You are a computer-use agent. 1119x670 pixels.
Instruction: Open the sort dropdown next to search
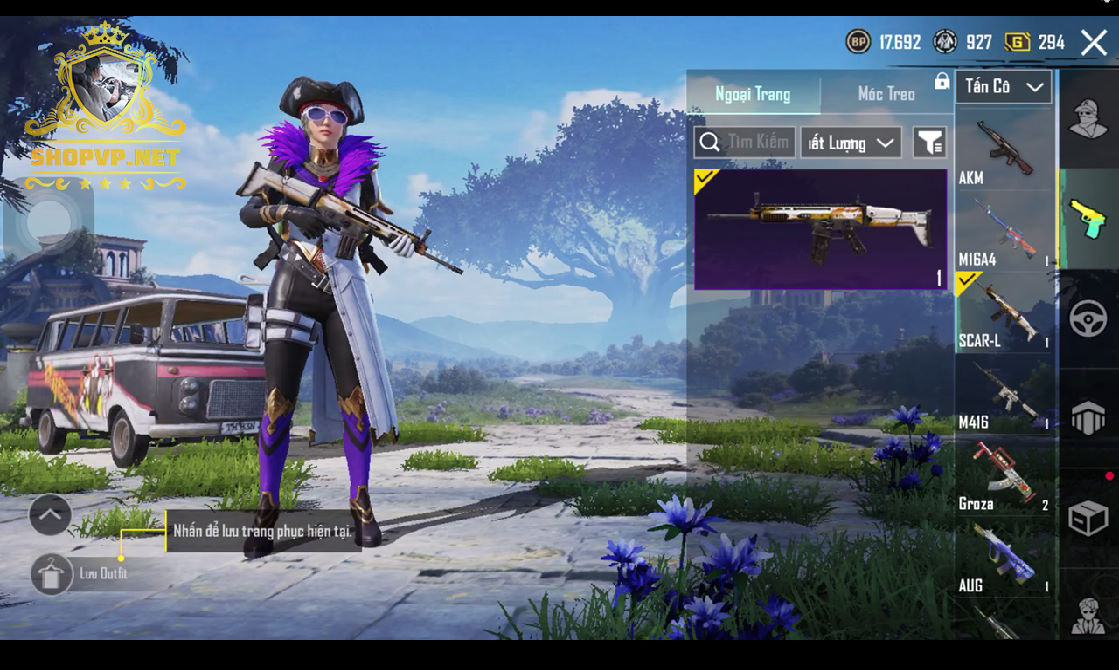click(x=851, y=143)
